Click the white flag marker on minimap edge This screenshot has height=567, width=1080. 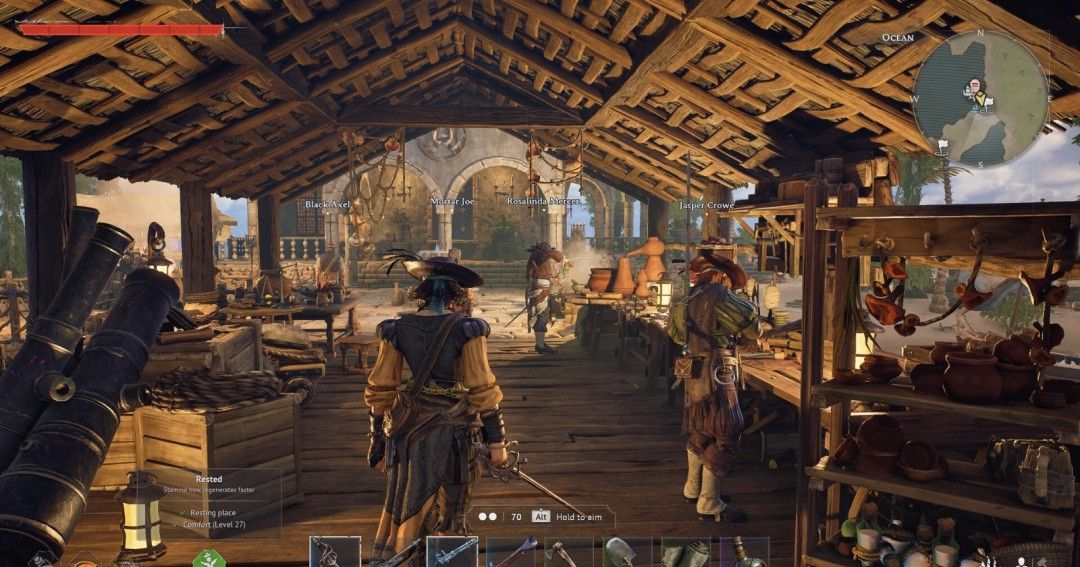941,146
